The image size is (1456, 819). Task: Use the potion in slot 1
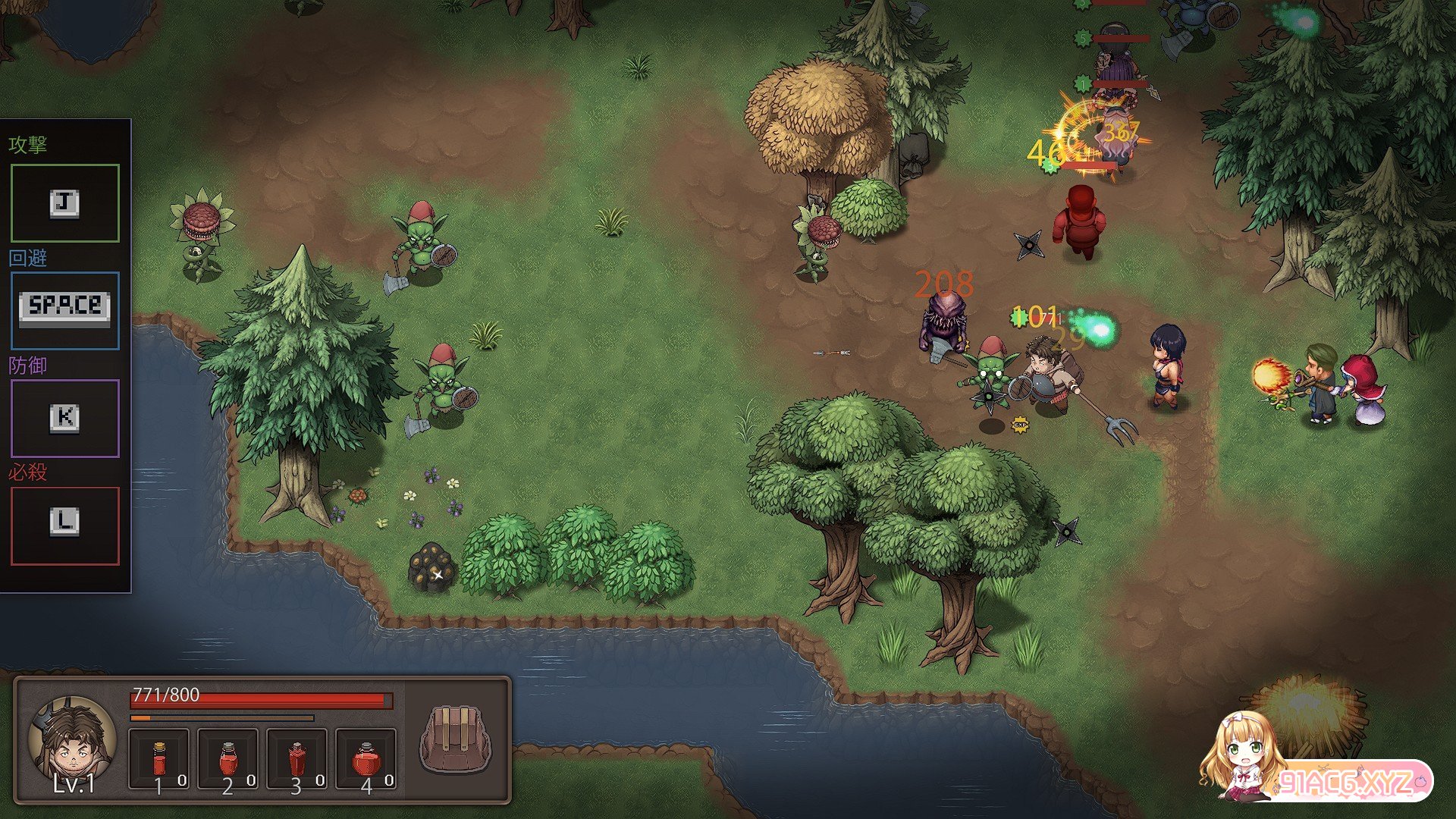click(x=159, y=759)
